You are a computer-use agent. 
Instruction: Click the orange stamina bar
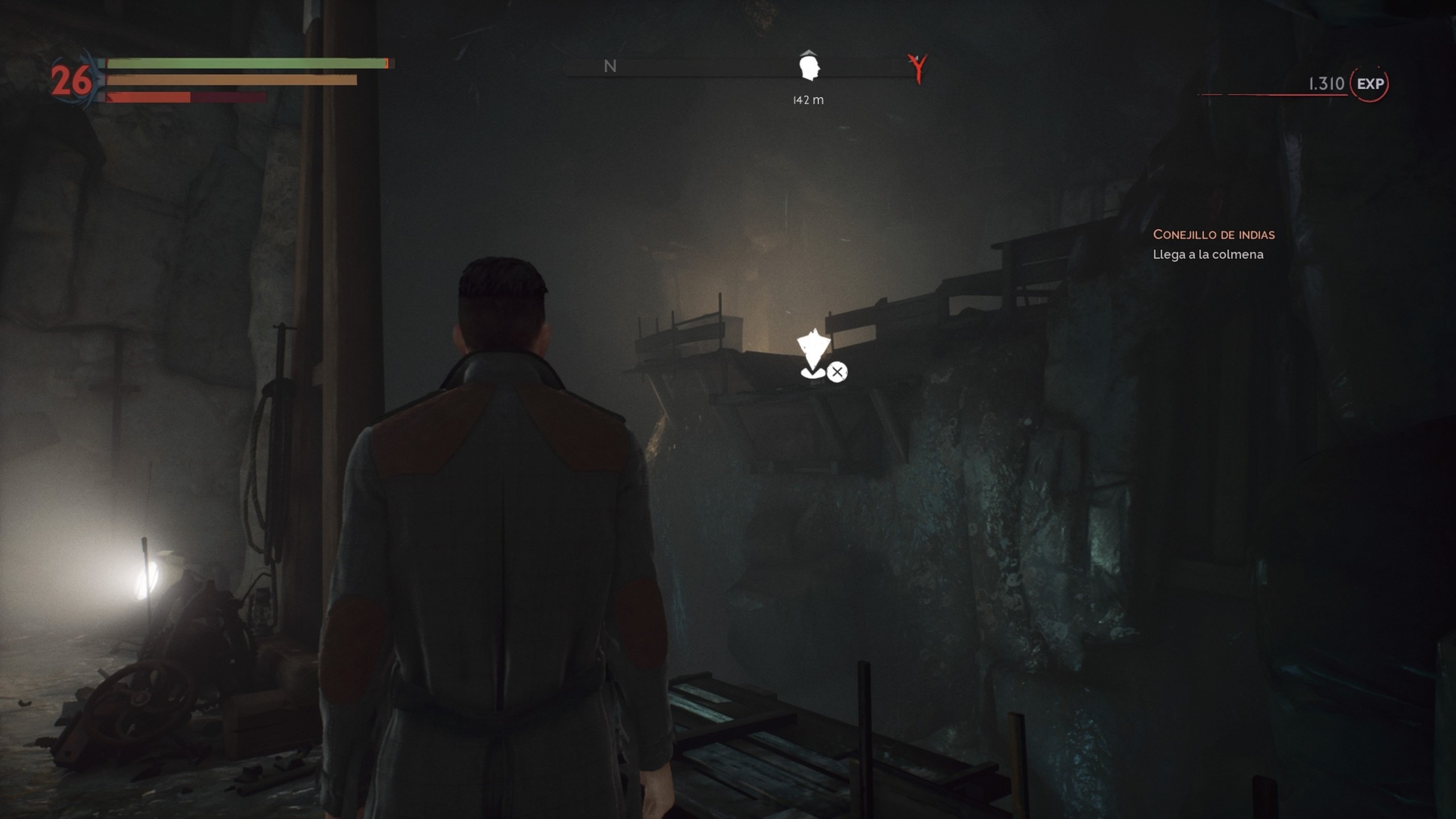pos(227,81)
